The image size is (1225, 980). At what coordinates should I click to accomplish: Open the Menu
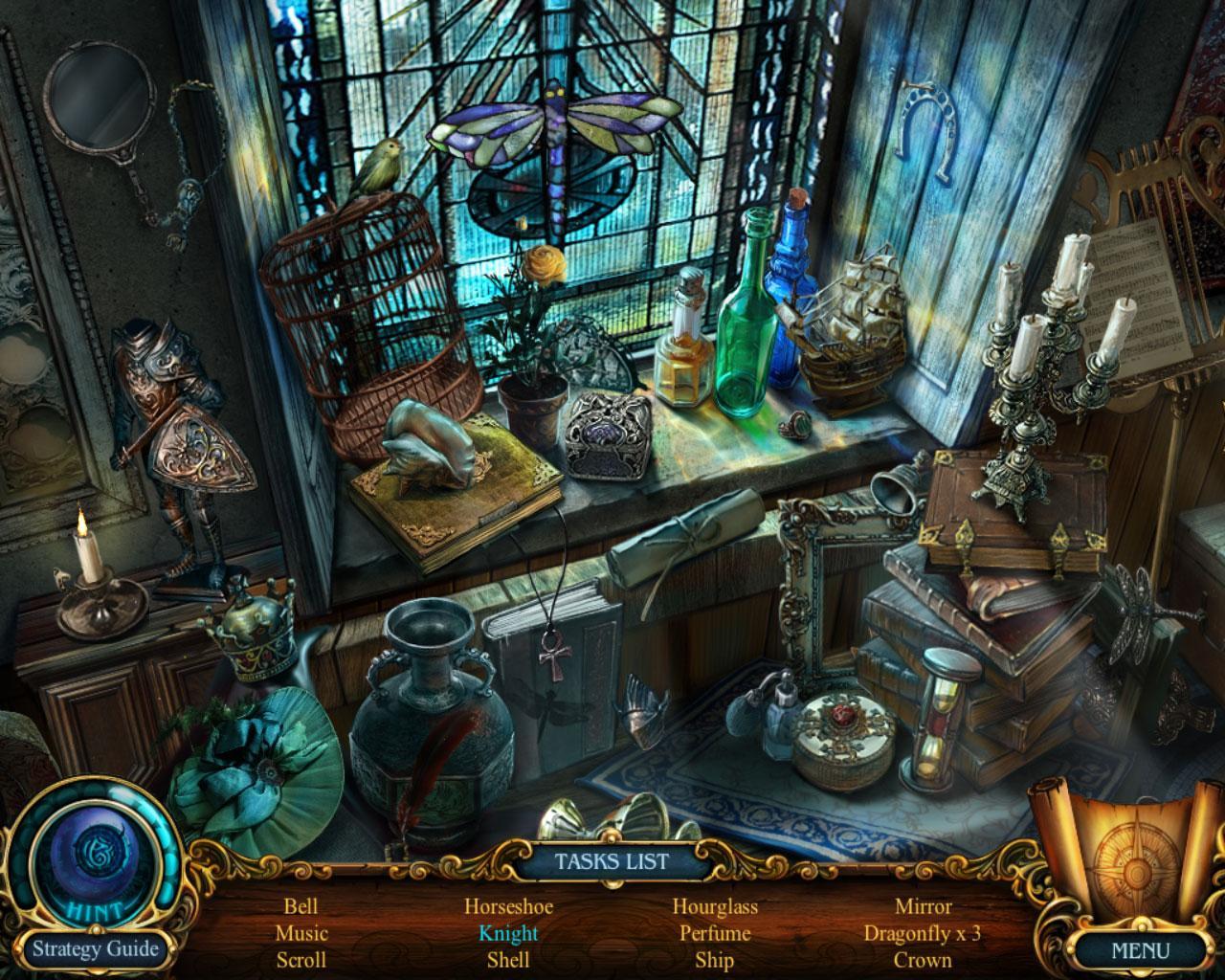(1140, 951)
